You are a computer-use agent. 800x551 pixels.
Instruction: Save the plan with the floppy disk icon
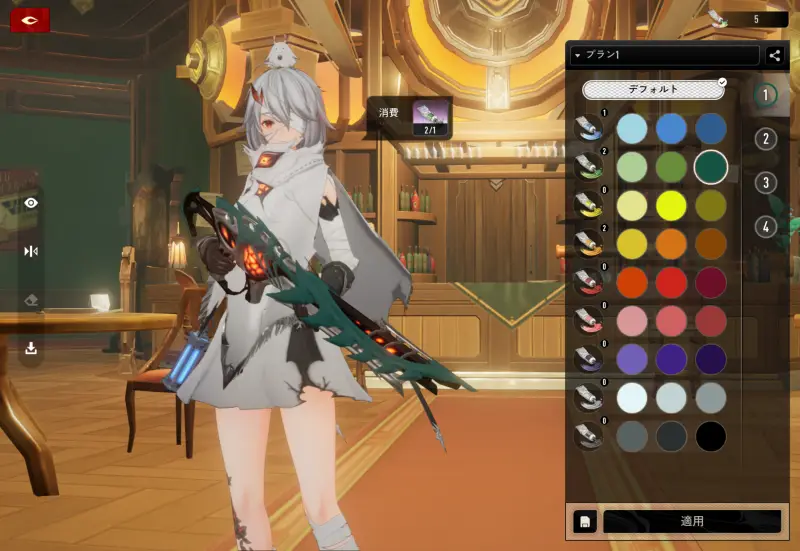583,521
